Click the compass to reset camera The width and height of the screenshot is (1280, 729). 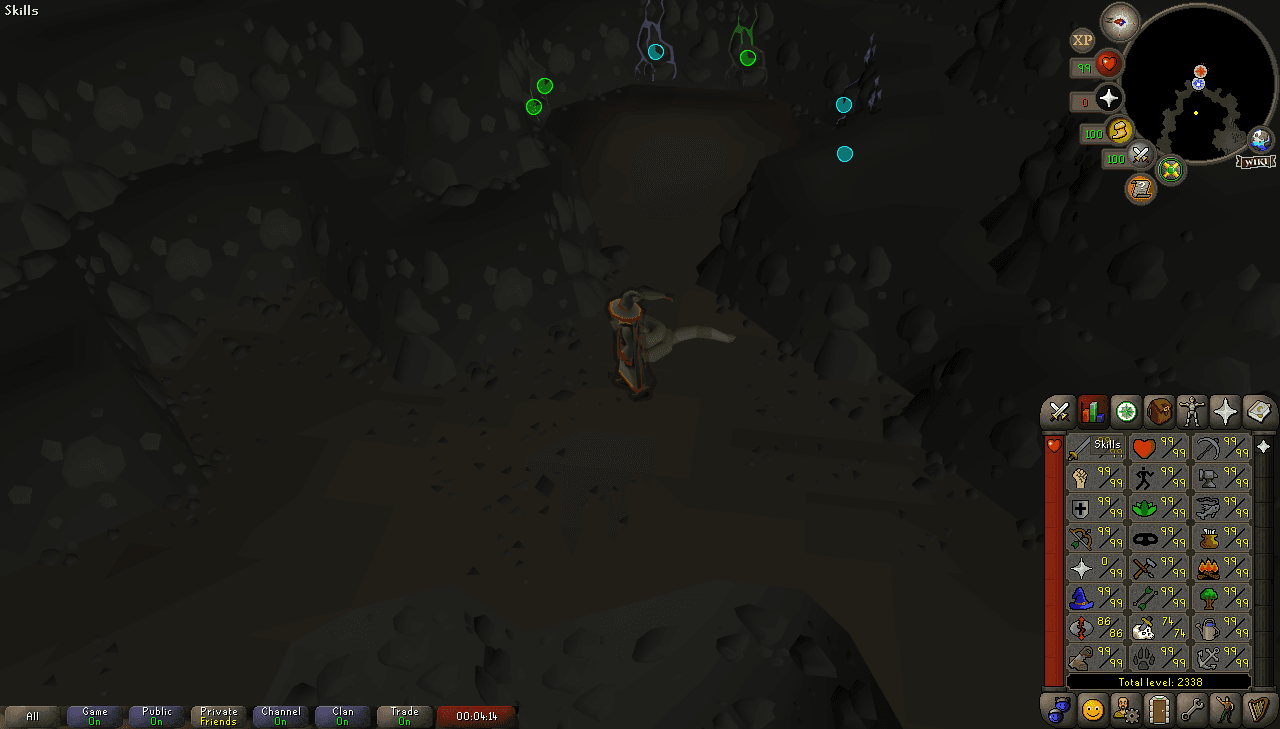coord(1120,22)
